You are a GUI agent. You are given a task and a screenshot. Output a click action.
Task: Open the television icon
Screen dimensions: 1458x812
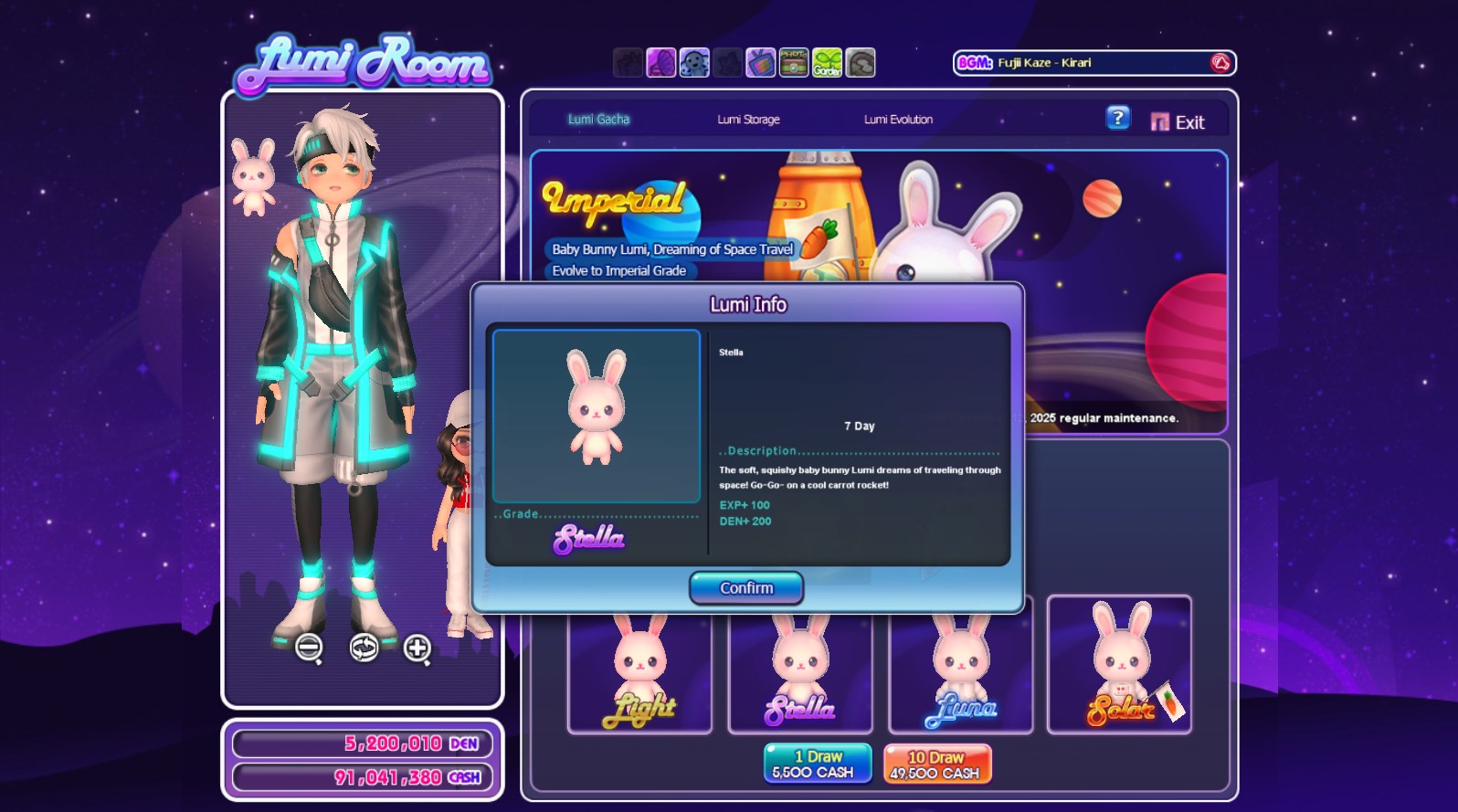click(x=760, y=63)
